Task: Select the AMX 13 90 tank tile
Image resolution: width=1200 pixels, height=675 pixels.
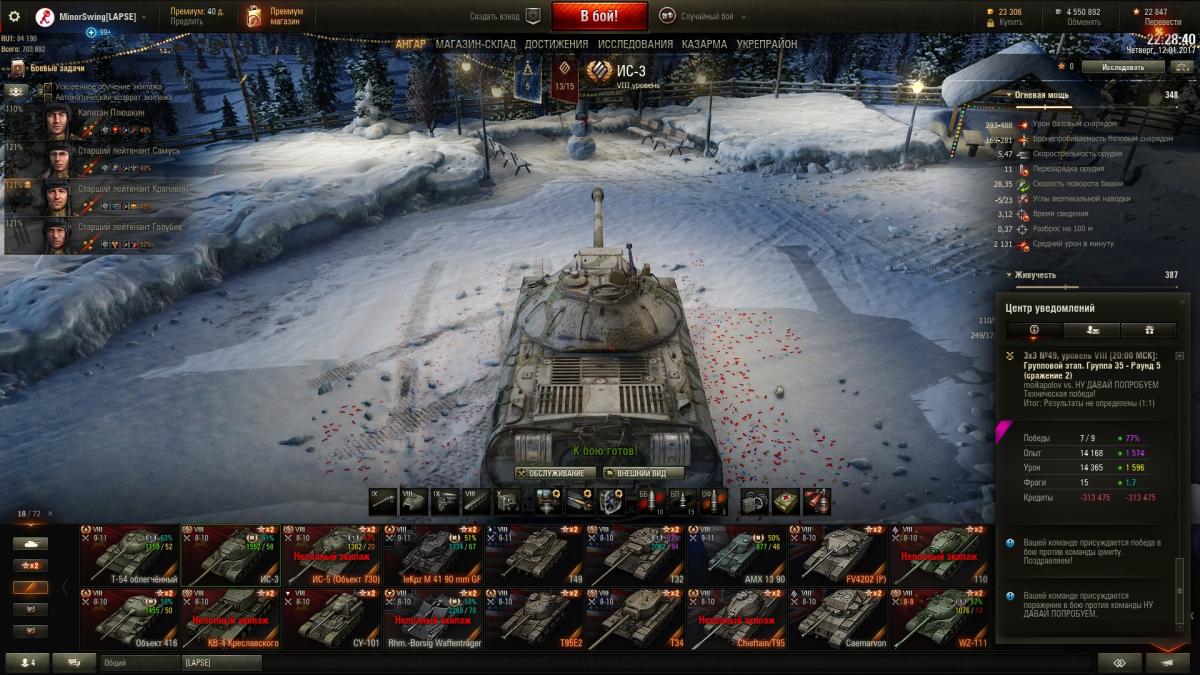Action: pos(736,555)
